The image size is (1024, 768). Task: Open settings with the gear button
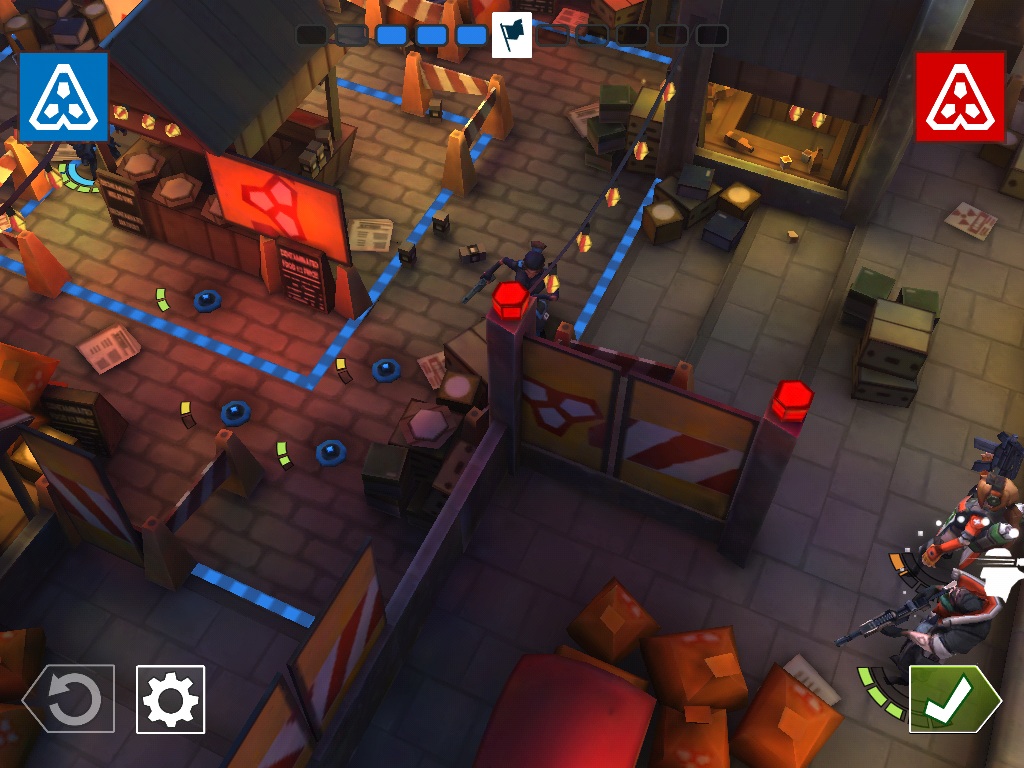pyautogui.click(x=170, y=699)
